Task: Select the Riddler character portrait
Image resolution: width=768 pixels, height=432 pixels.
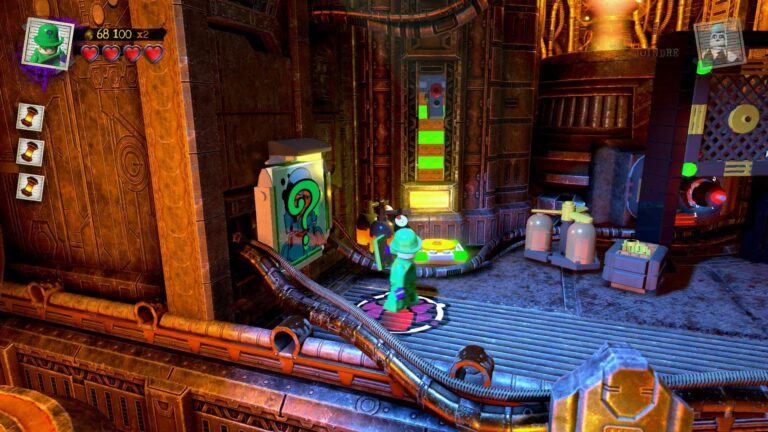Action: [47, 44]
